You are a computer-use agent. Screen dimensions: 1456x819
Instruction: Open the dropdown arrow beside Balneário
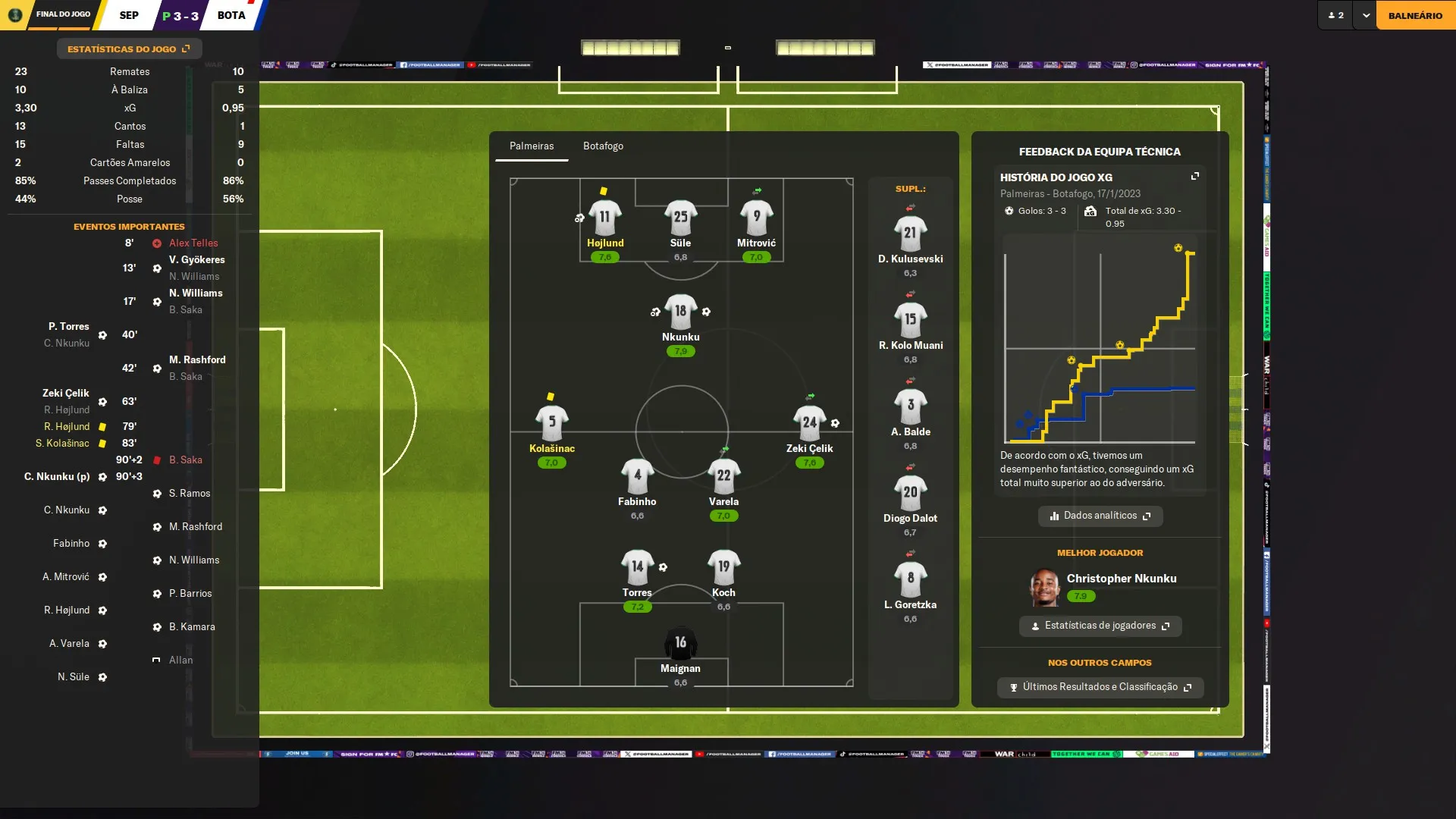click(1366, 15)
